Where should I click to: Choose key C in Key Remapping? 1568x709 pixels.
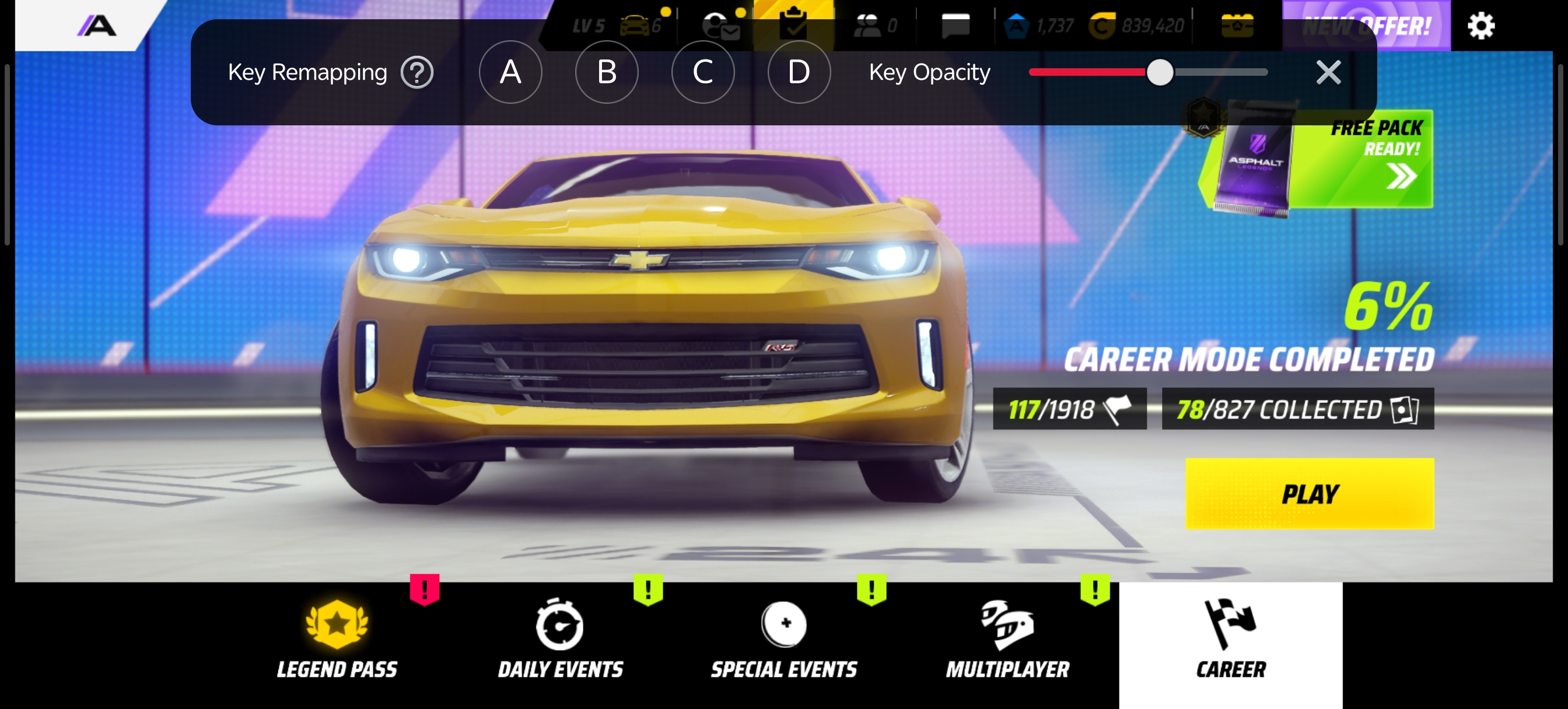pos(702,72)
